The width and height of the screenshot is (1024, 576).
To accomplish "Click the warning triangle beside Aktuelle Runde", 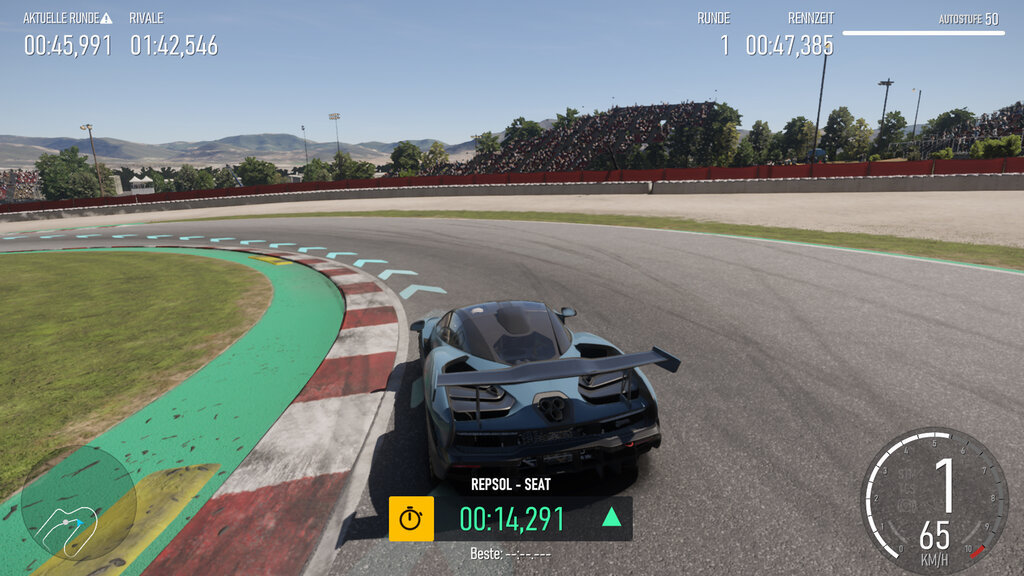I will tap(107, 18).
